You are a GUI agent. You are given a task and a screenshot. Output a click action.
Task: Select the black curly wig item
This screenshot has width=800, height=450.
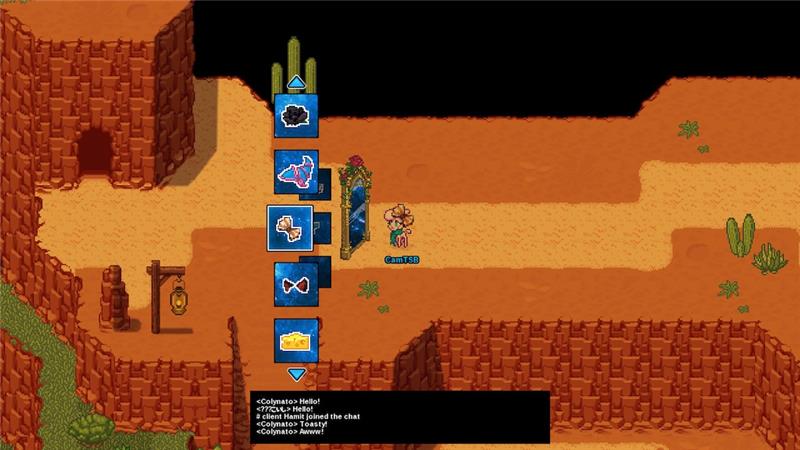tap(296, 115)
